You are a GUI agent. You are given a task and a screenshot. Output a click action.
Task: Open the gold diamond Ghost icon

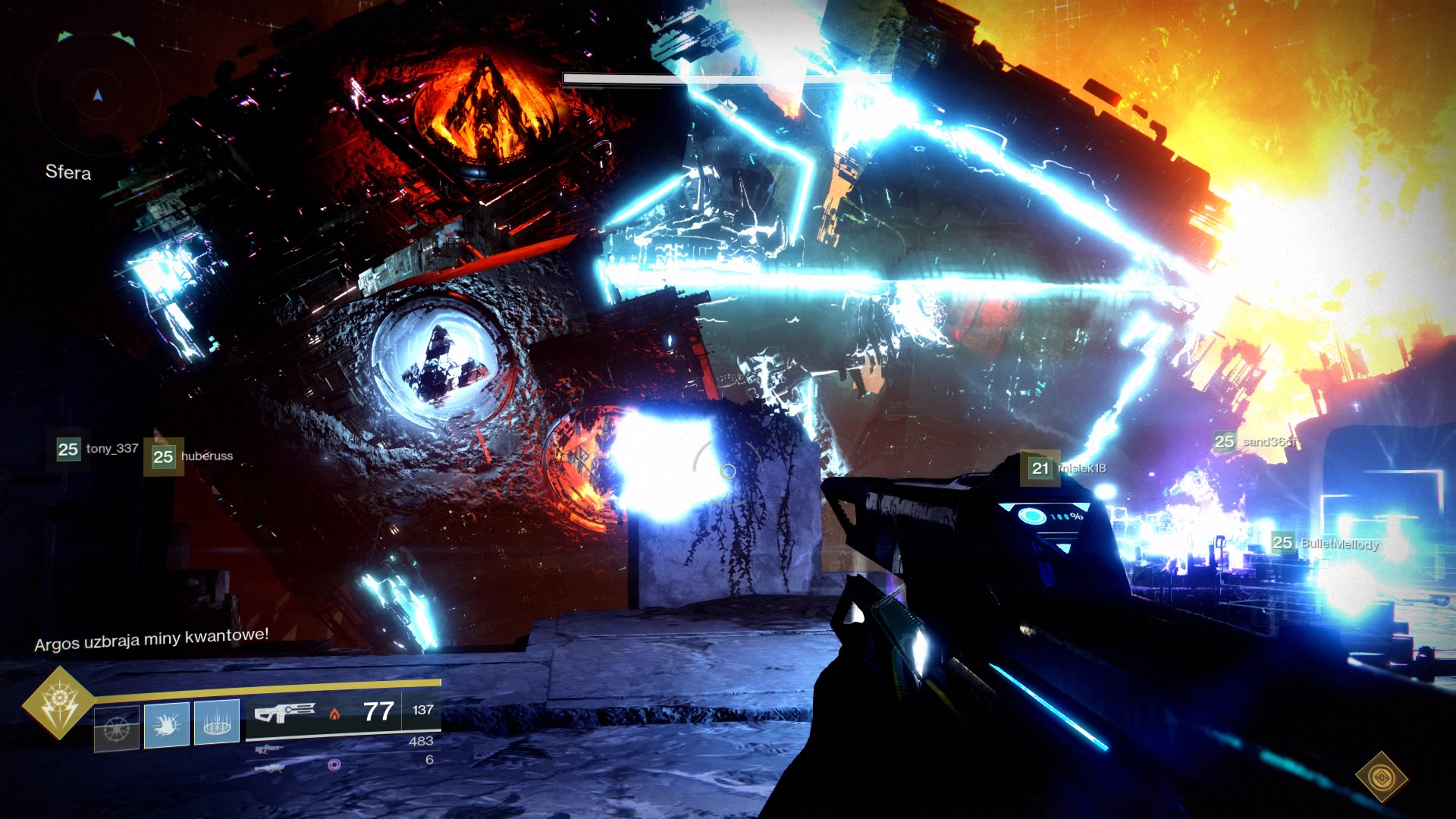(1381, 777)
